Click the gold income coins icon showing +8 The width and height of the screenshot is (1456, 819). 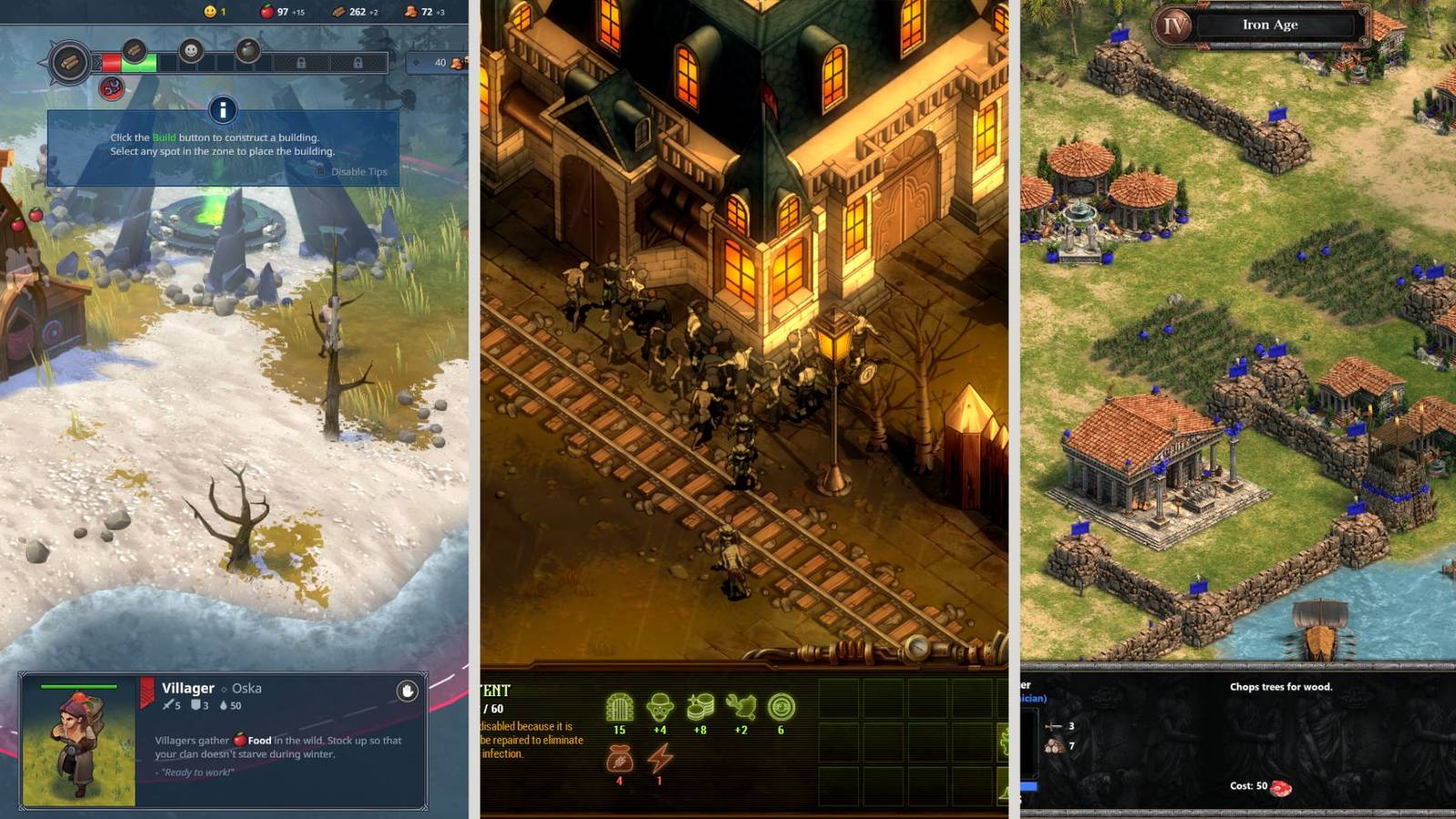[702, 705]
